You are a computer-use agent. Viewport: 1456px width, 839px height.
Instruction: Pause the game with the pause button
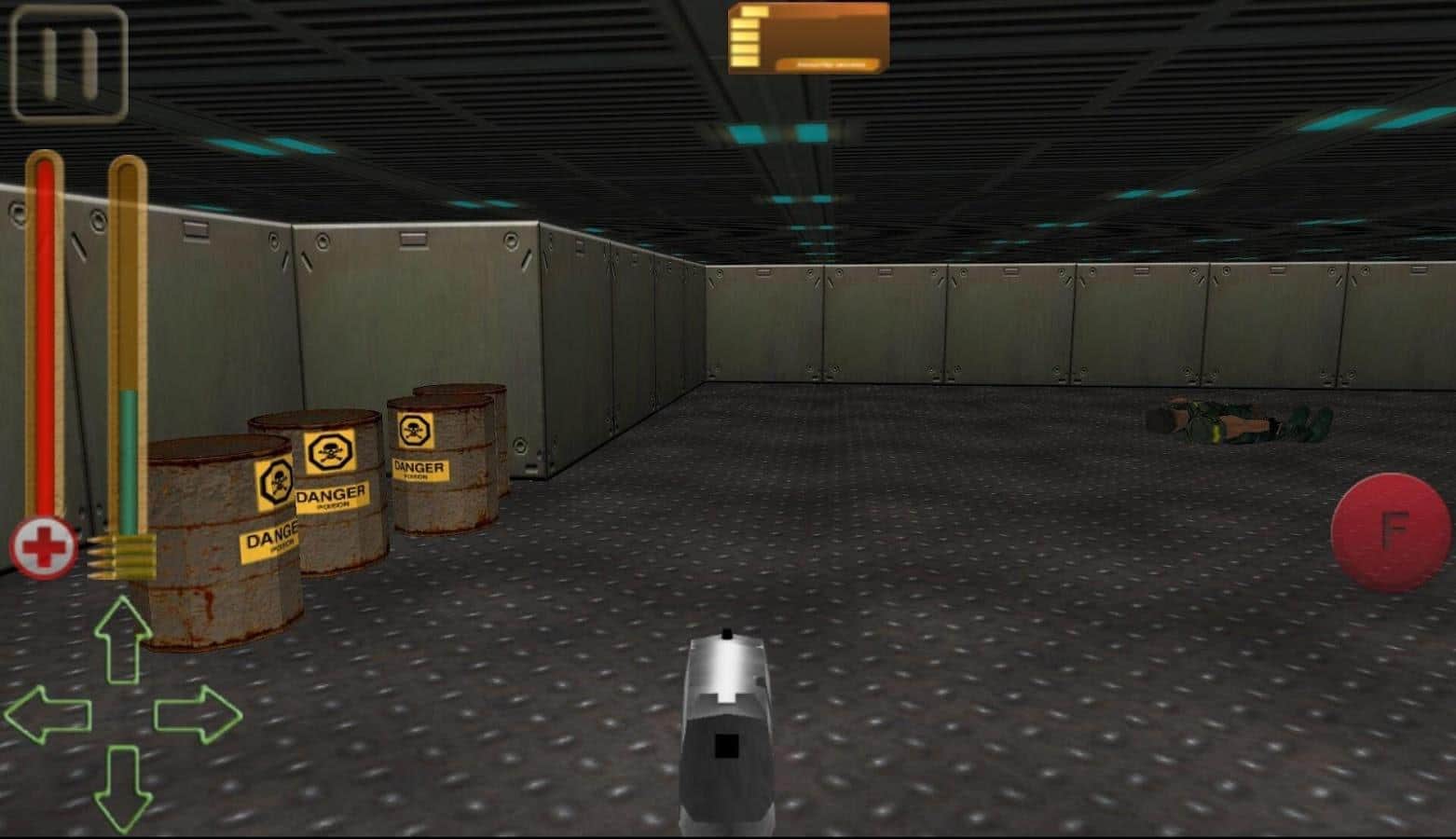click(69, 63)
